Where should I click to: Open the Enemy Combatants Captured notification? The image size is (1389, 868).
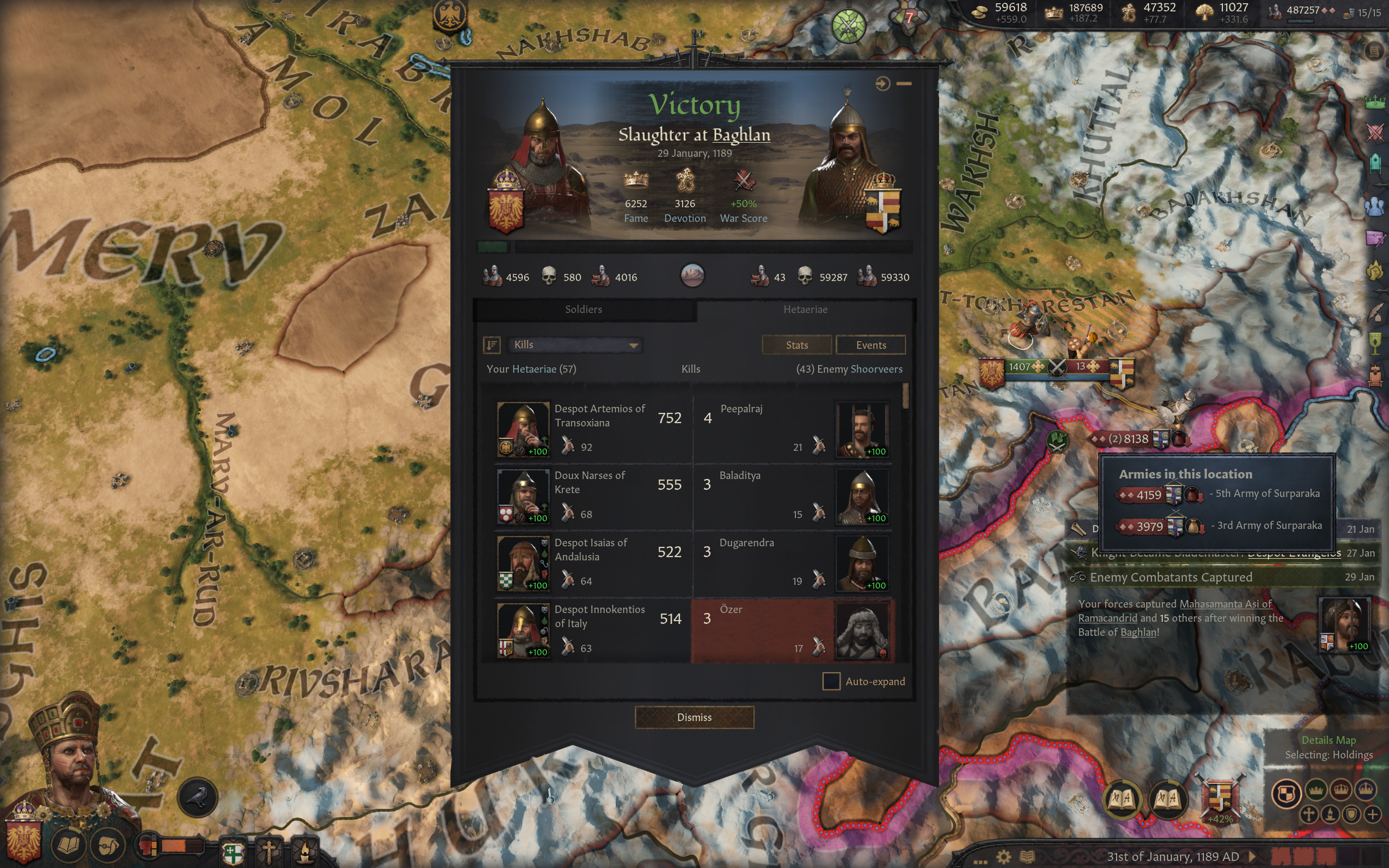pos(1171,577)
